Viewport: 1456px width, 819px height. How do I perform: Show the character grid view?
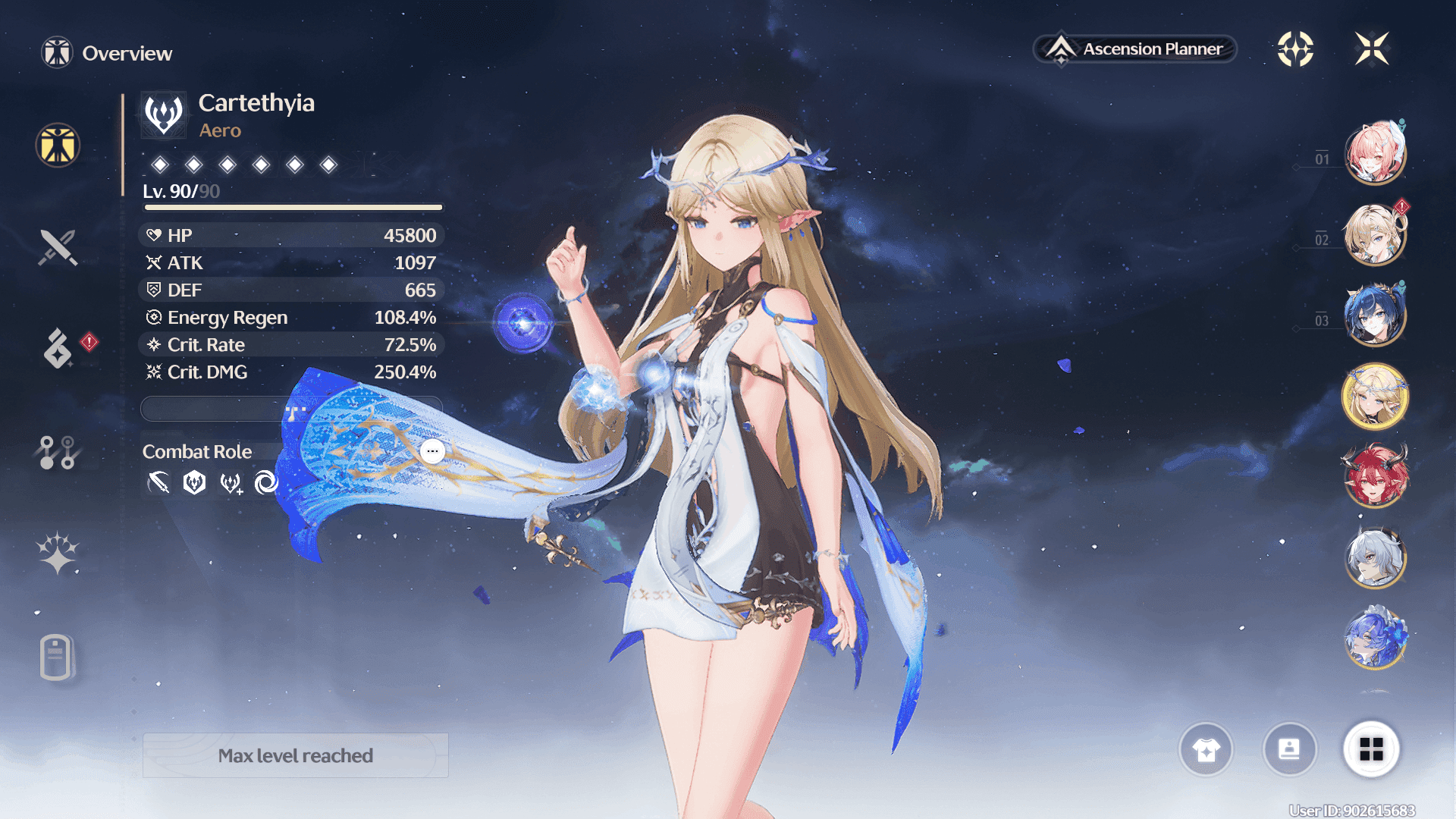(1371, 750)
